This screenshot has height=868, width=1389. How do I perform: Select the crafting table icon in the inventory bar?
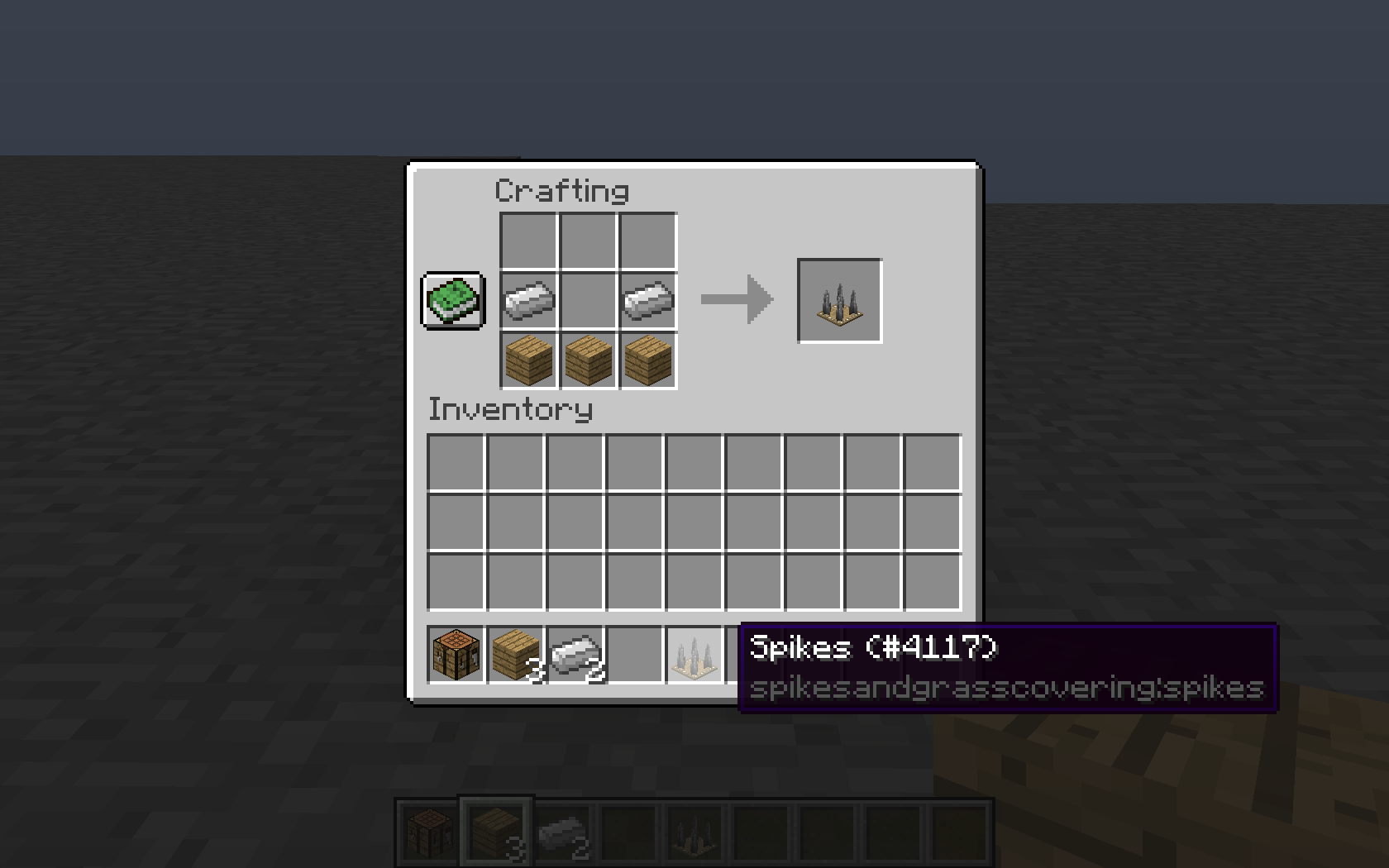(x=453, y=652)
